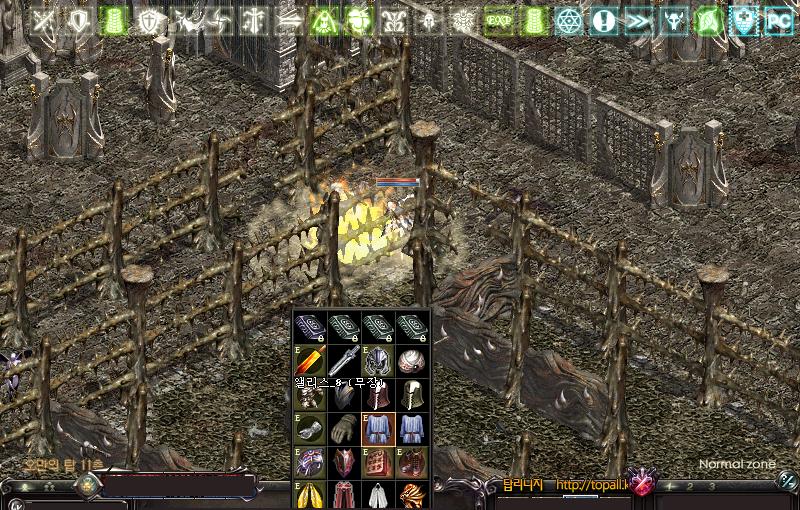Click the hexagram star buff icon
This screenshot has width=800, height=510.
(568, 21)
